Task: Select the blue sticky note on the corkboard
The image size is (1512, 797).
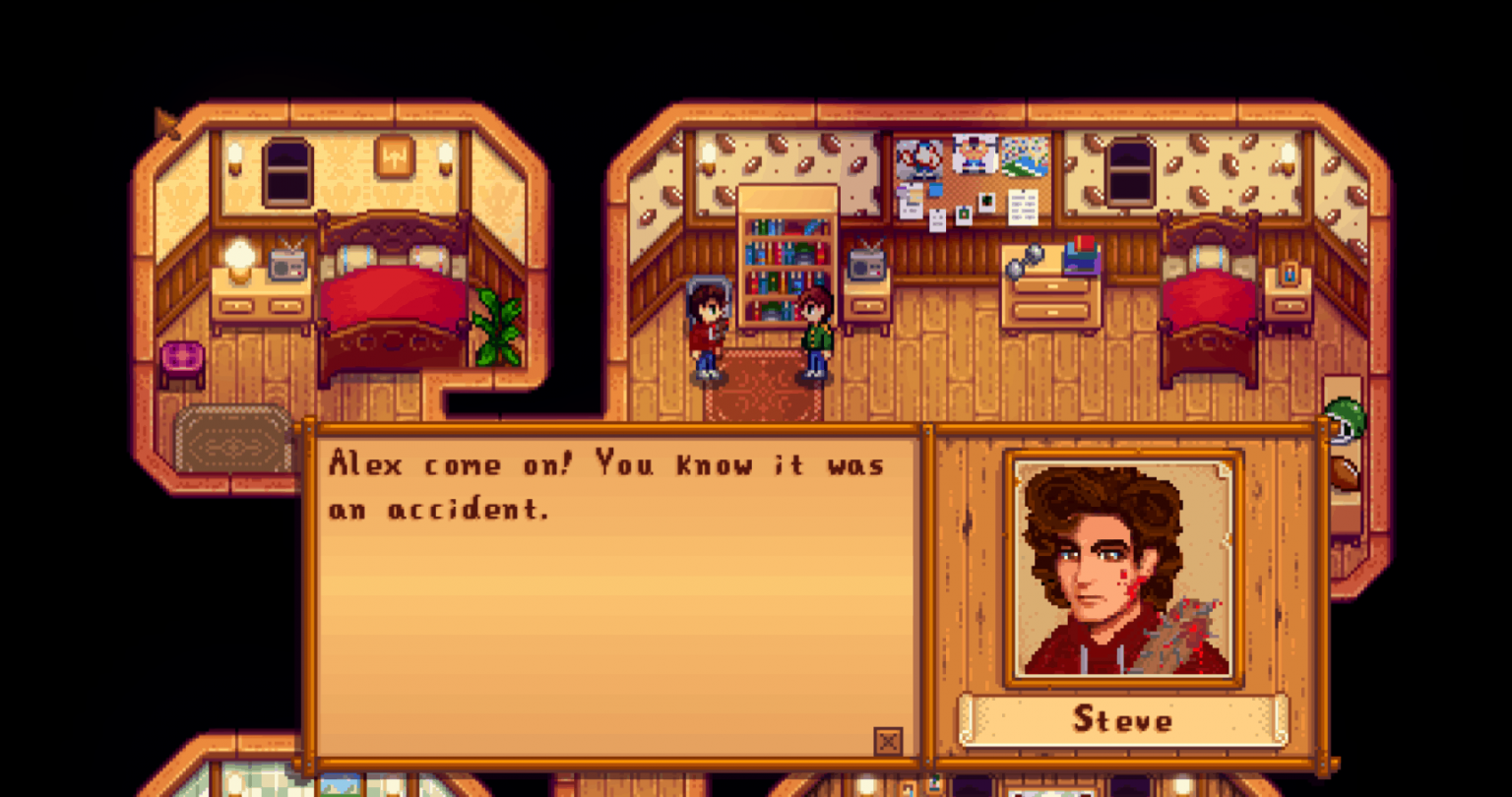Action: click(x=935, y=189)
